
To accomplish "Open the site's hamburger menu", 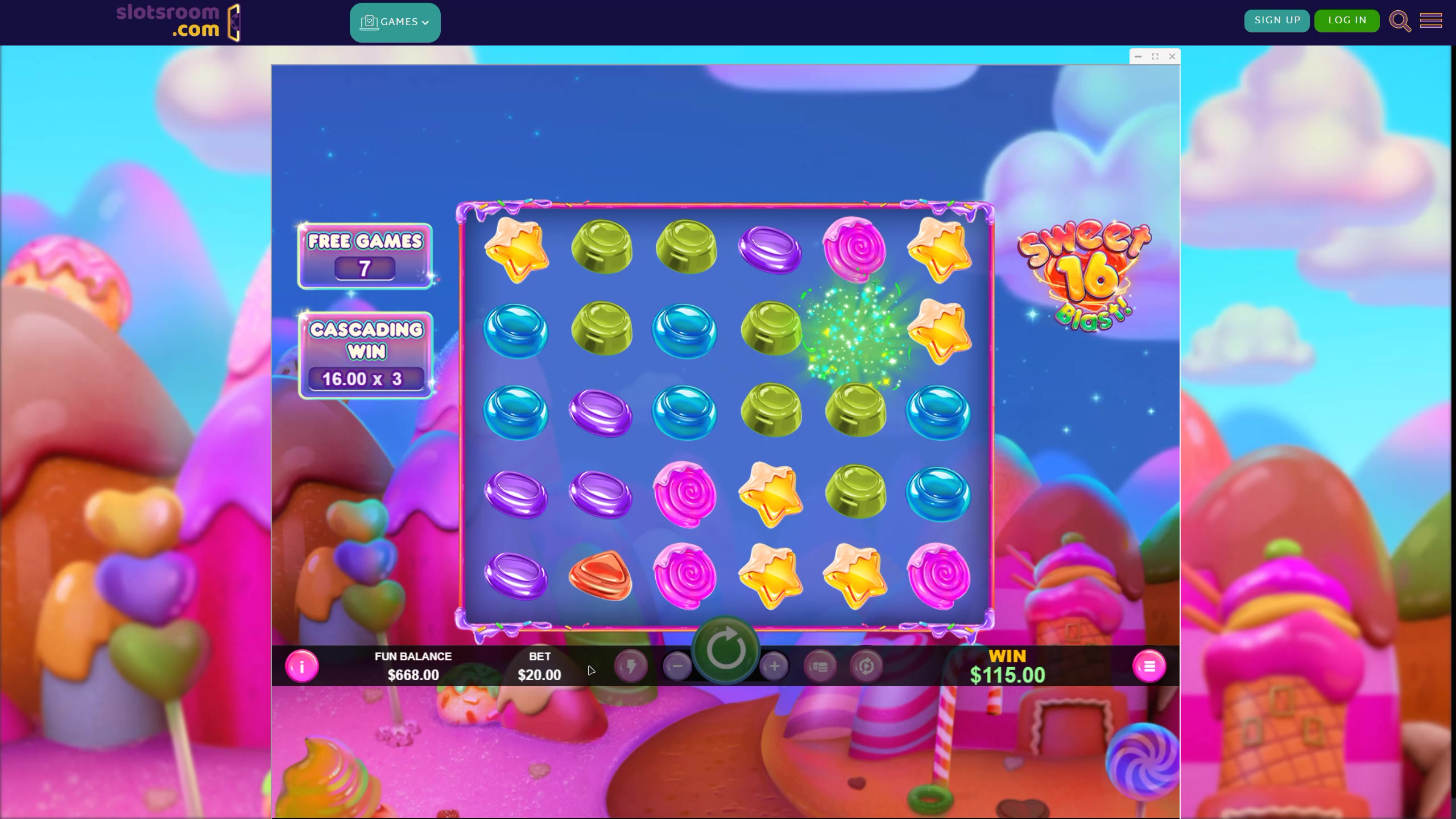I will (1431, 21).
